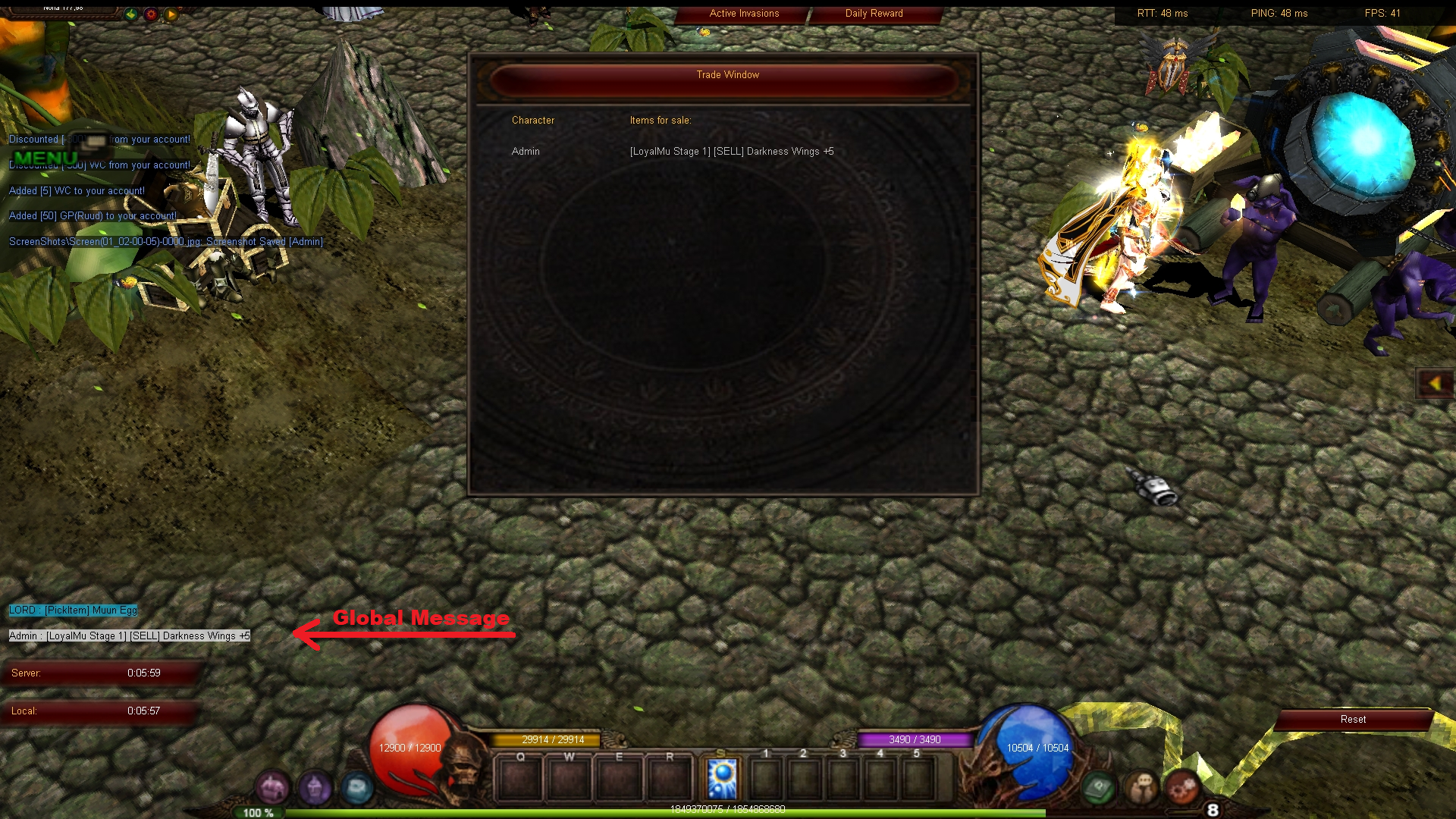The image size is (1456, 819).
Task: Click the red gear options icon on bottom-right bar
Action: [x=1181, y=789]
